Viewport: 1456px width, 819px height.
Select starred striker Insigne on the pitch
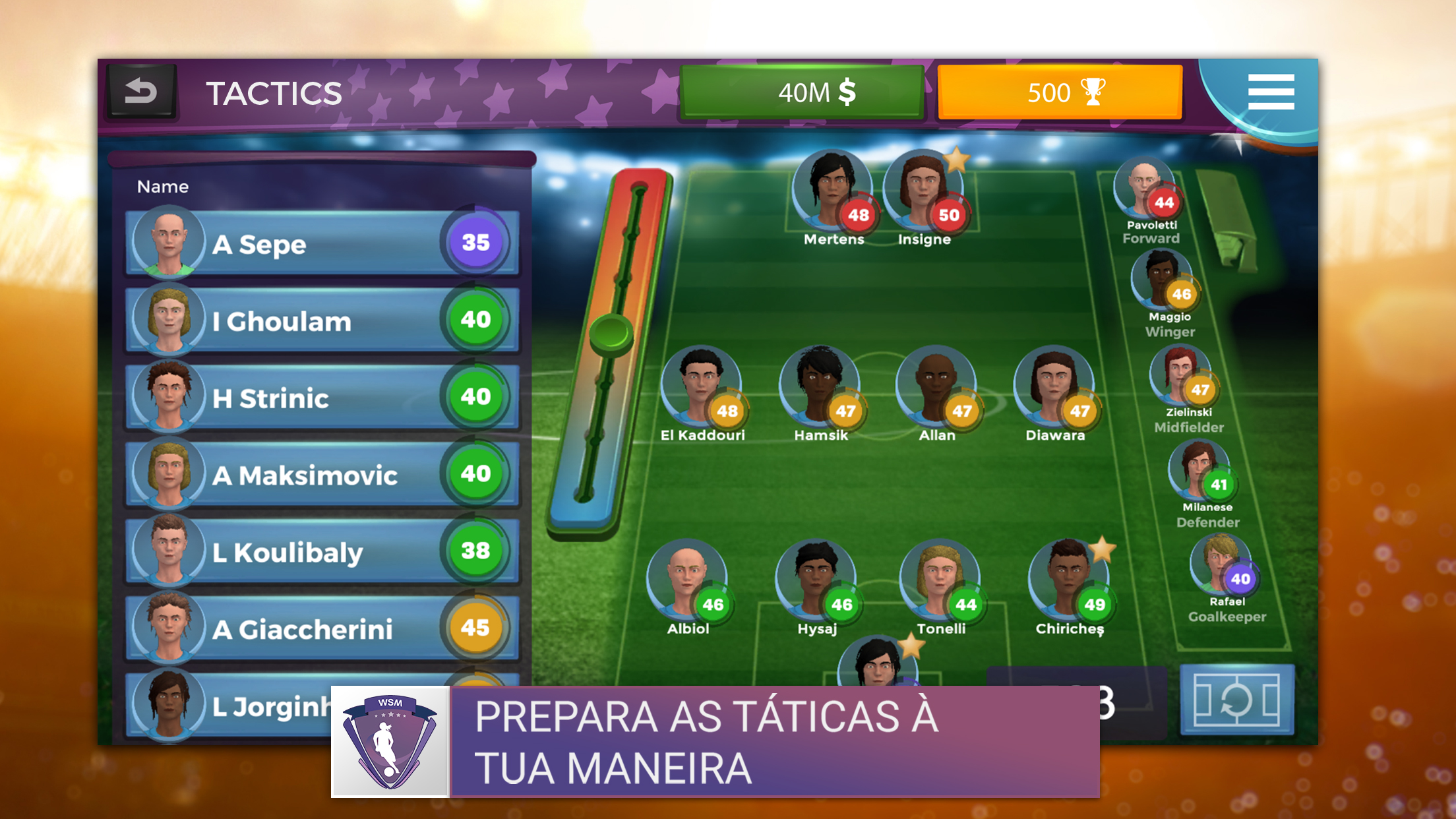point(923,193)
